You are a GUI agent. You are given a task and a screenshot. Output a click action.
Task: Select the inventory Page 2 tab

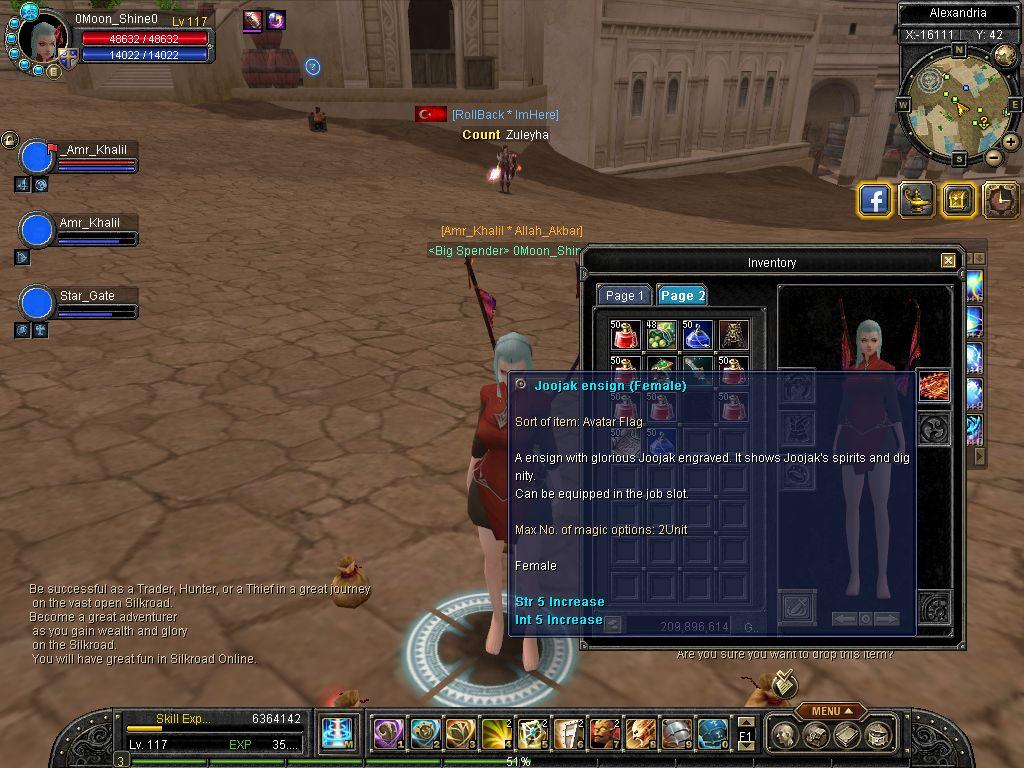pos(682,295)
